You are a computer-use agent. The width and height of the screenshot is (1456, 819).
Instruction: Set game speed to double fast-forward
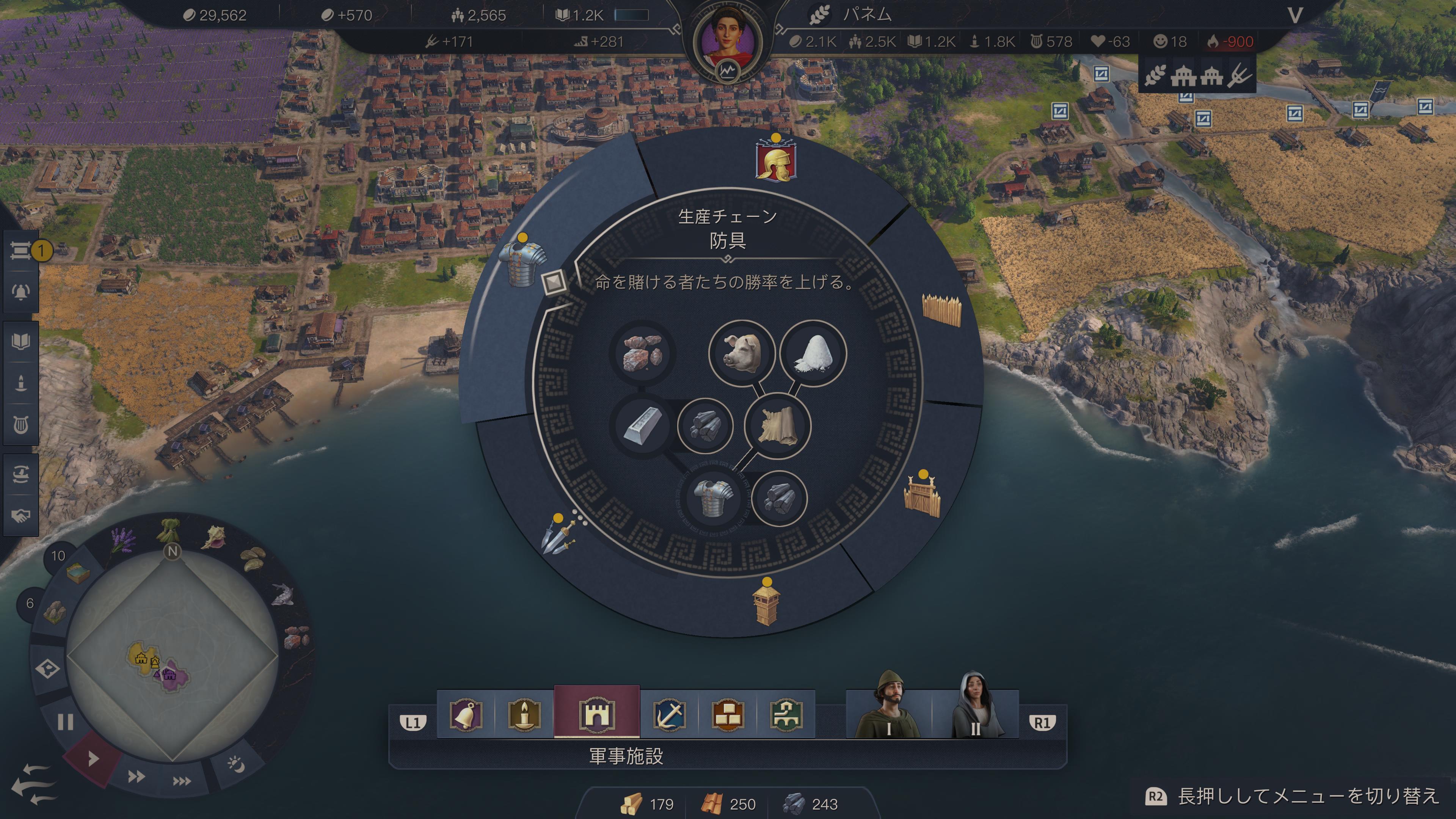click(x=136, y=777)
